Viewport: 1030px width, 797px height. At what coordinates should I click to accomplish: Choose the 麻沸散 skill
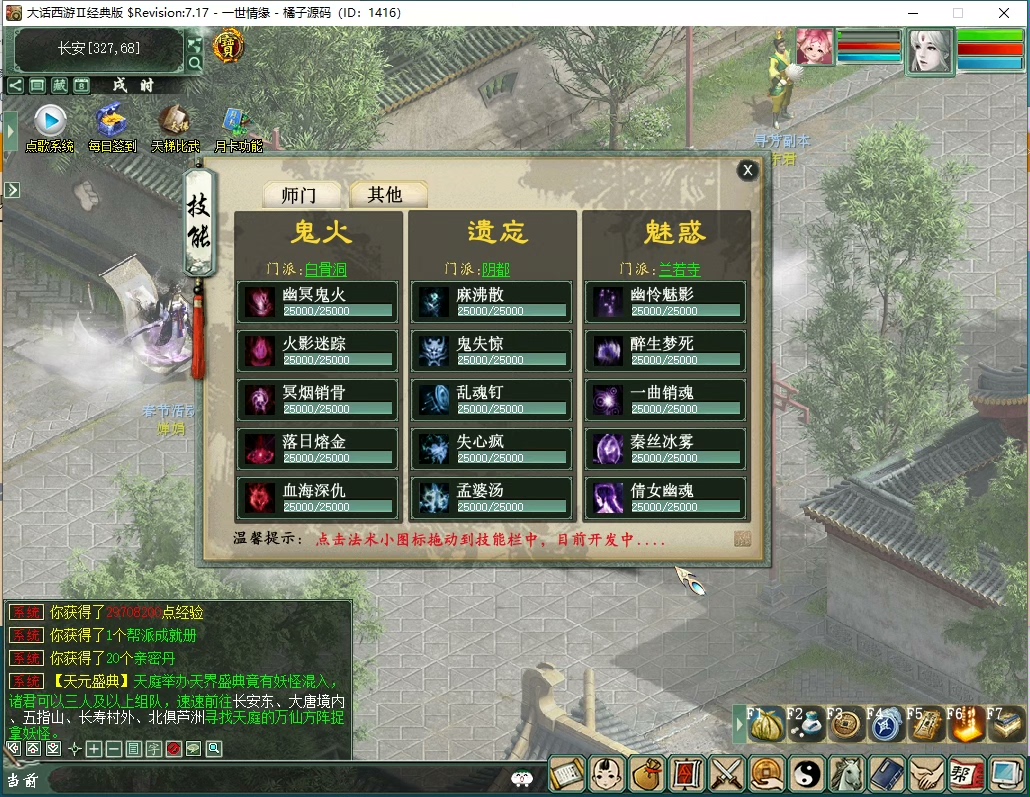492,302
